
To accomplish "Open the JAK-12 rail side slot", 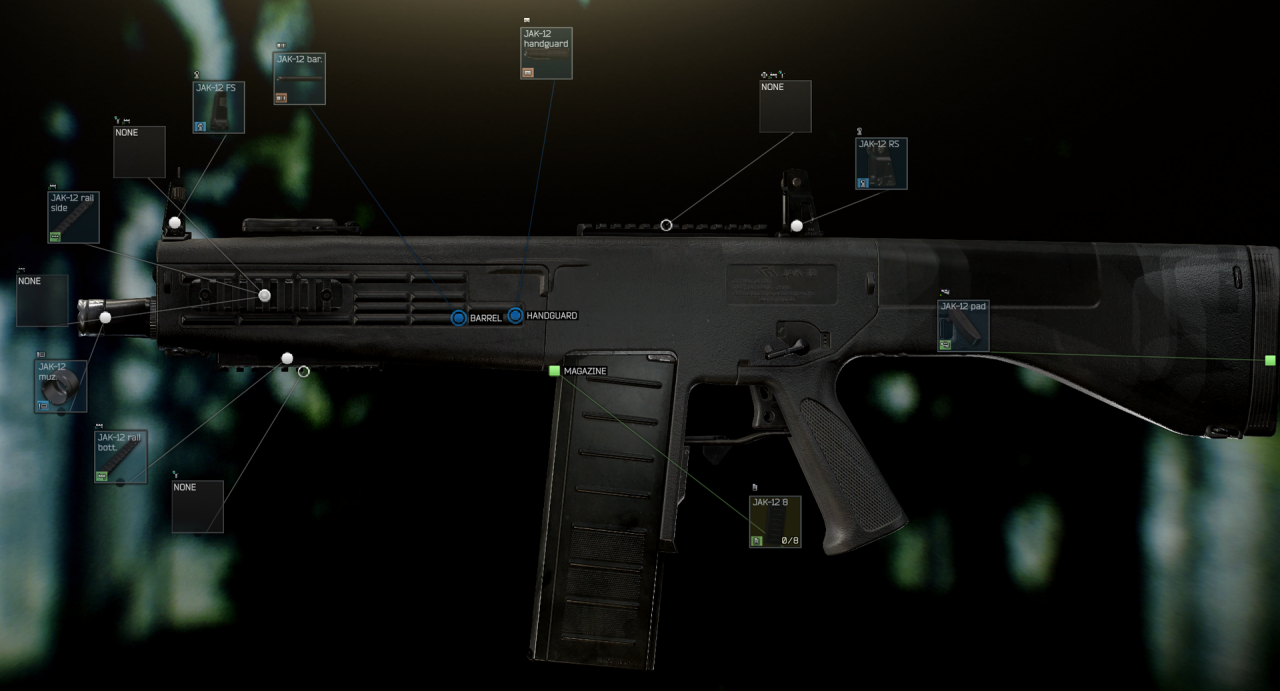I will 74,217.
